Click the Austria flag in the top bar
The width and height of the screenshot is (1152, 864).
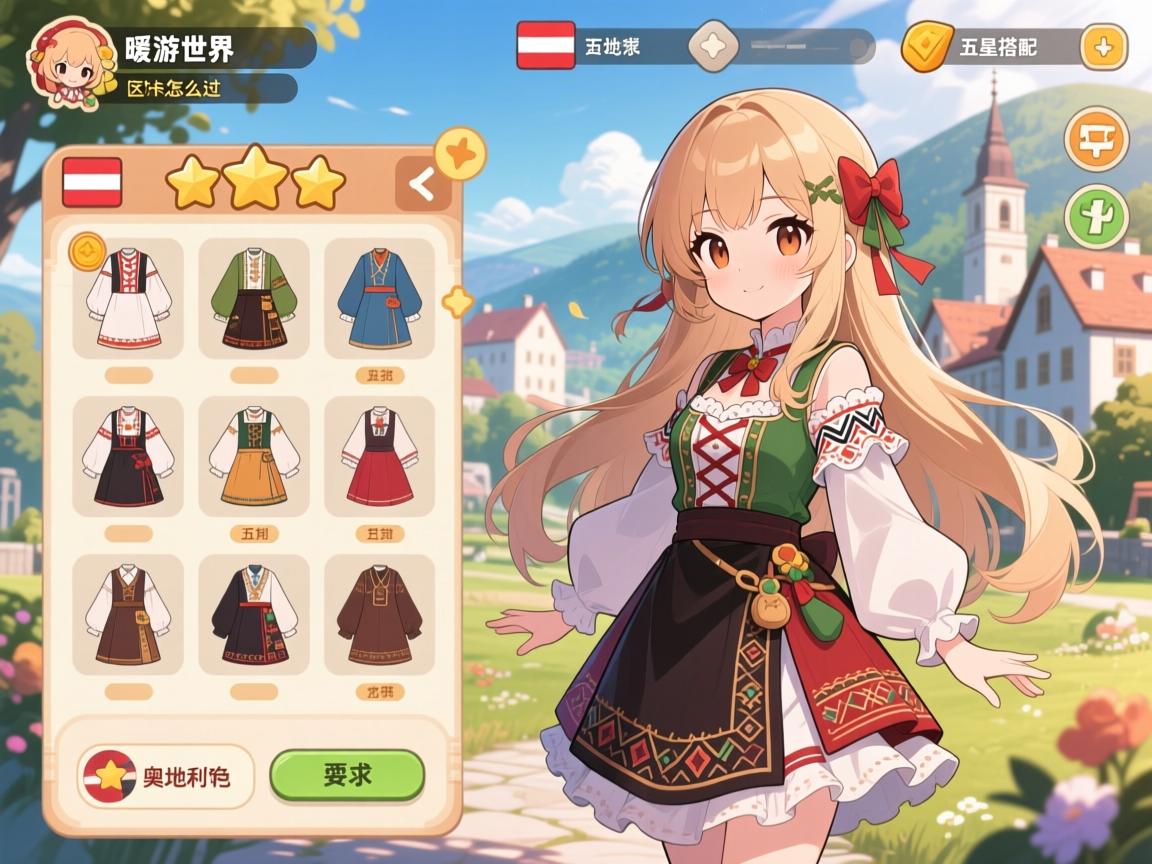pyautogui.click(x=546, y=46)
